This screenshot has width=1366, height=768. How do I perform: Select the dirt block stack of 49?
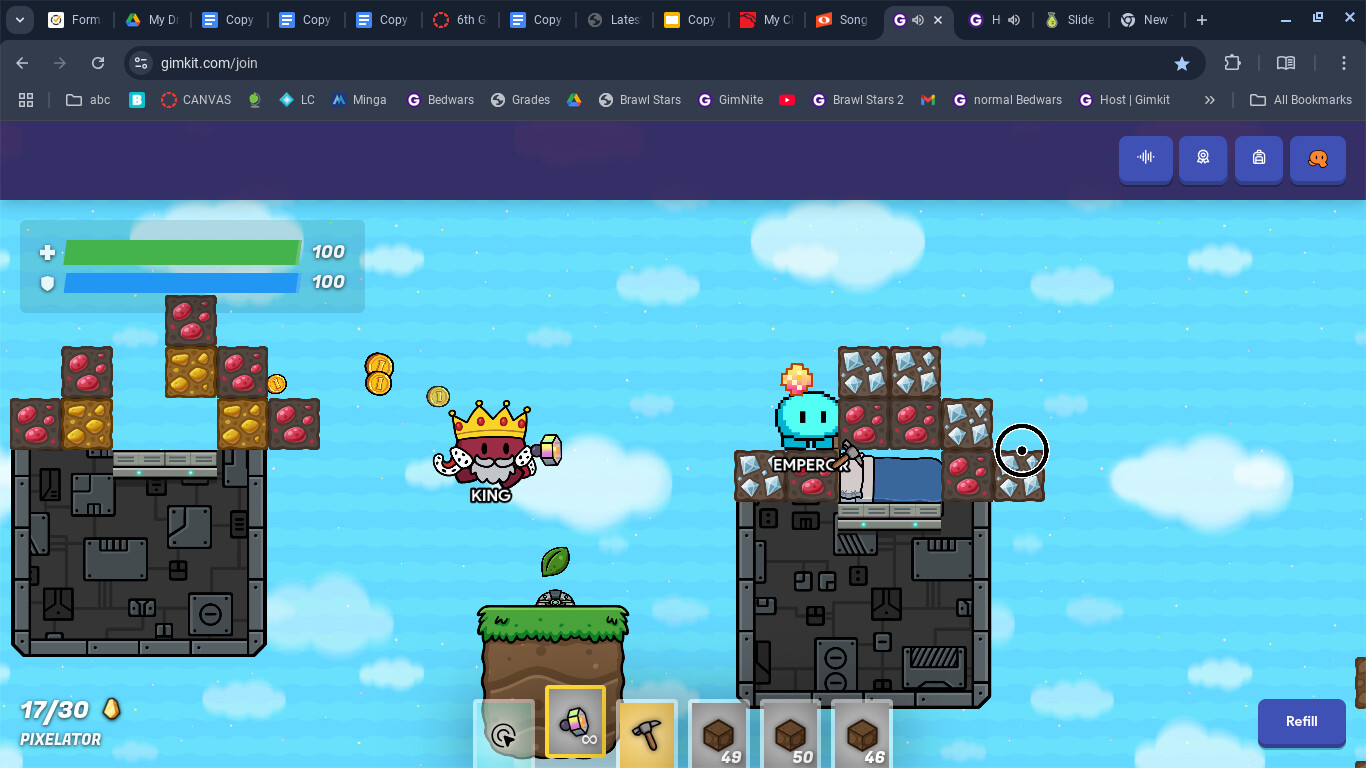point(718,735)
